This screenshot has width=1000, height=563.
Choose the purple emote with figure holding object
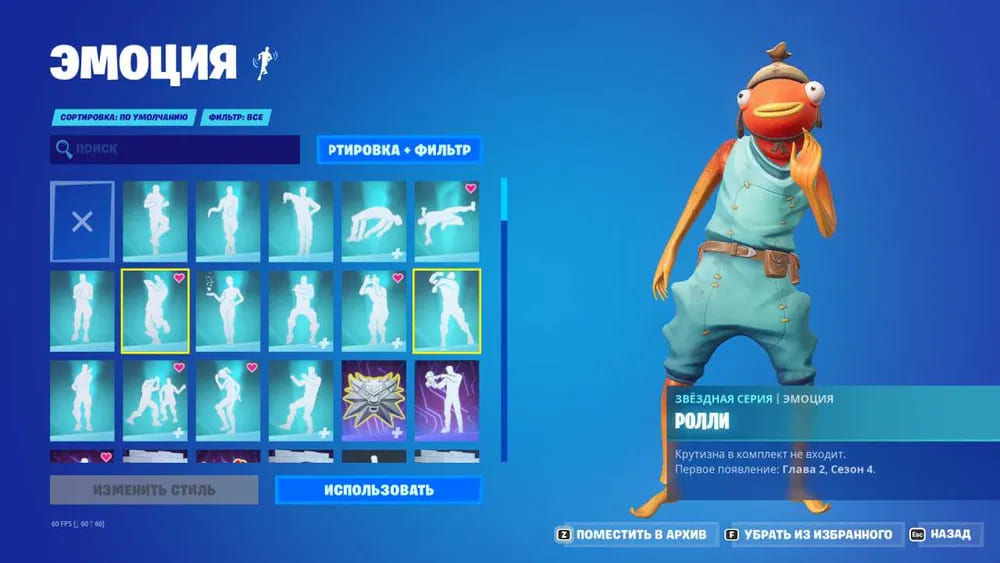pos(447,401)
